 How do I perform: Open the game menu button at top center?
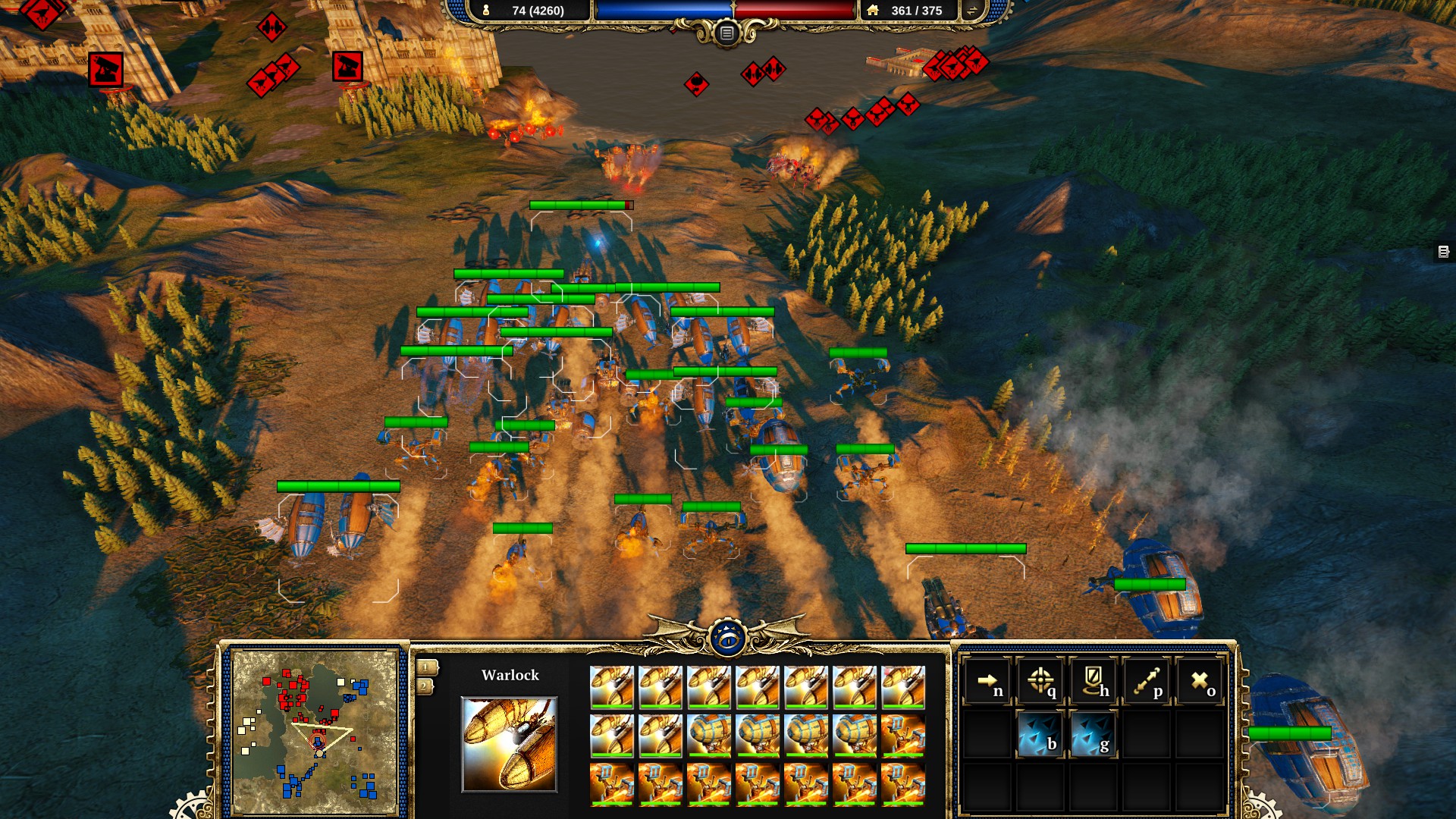click(x=726, y=33)
